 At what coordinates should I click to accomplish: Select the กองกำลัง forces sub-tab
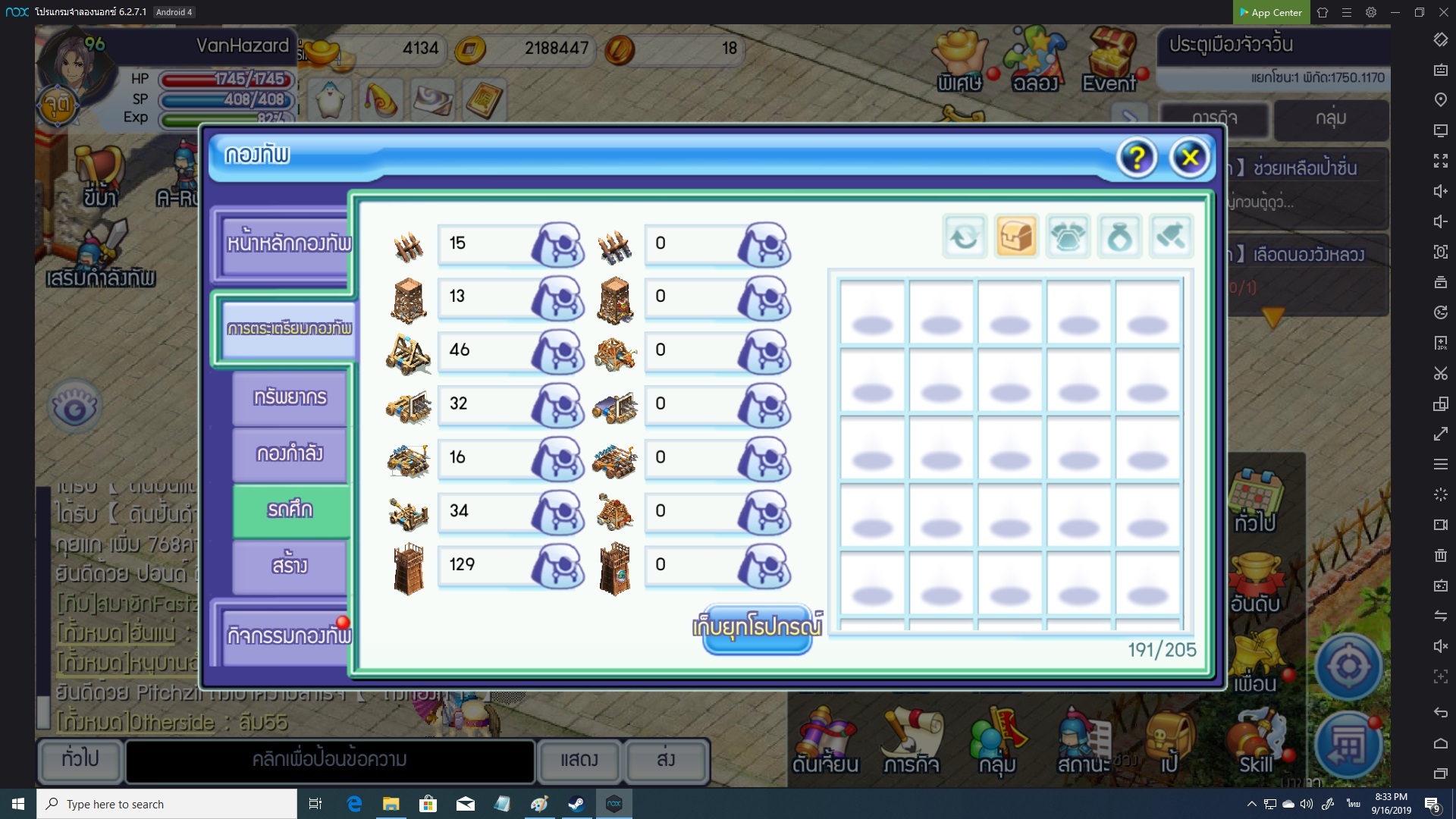[290, 453]
